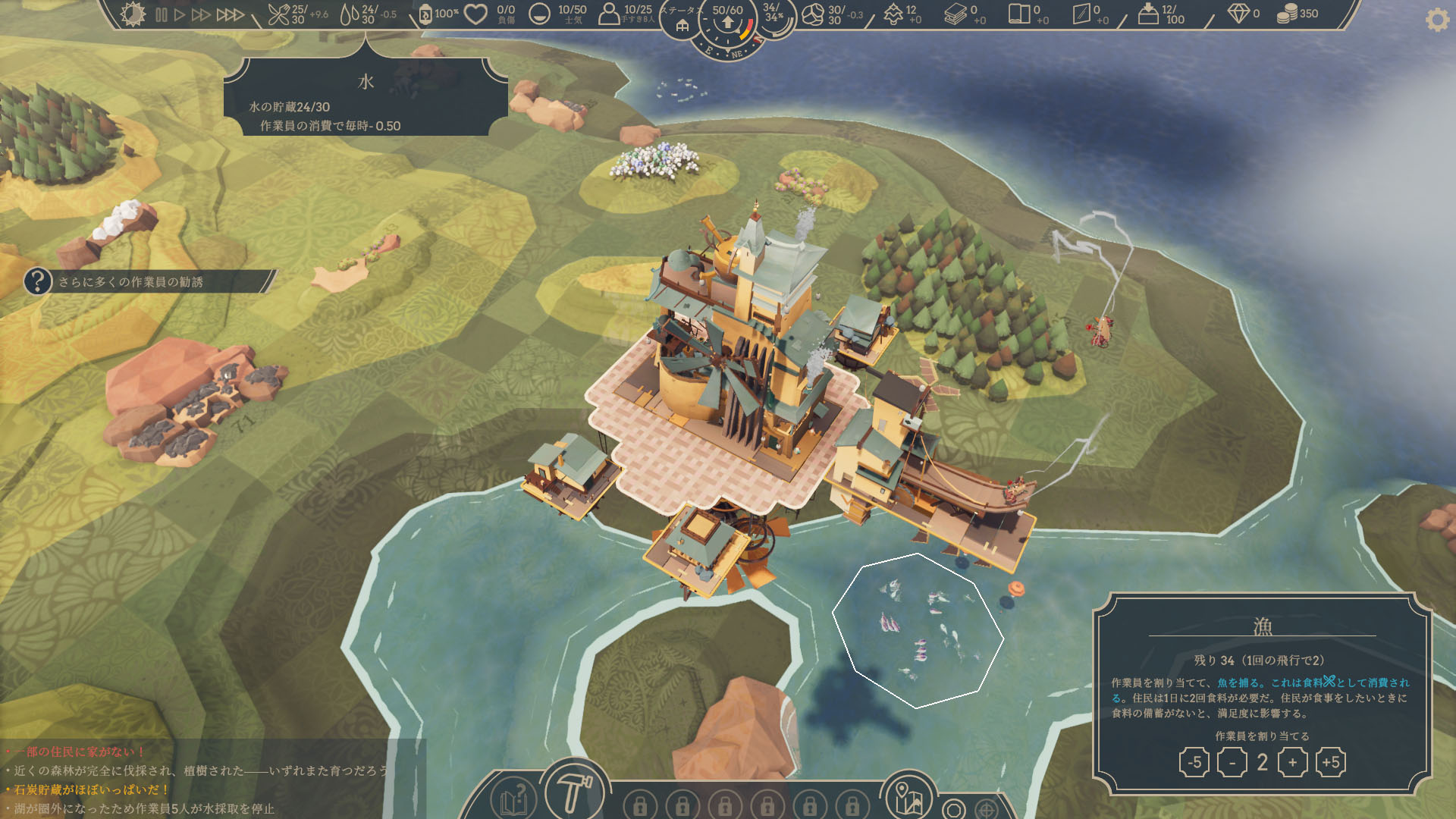Open the hammer build menu
The image size is (1456, 819).
click(x=574, y=792)
